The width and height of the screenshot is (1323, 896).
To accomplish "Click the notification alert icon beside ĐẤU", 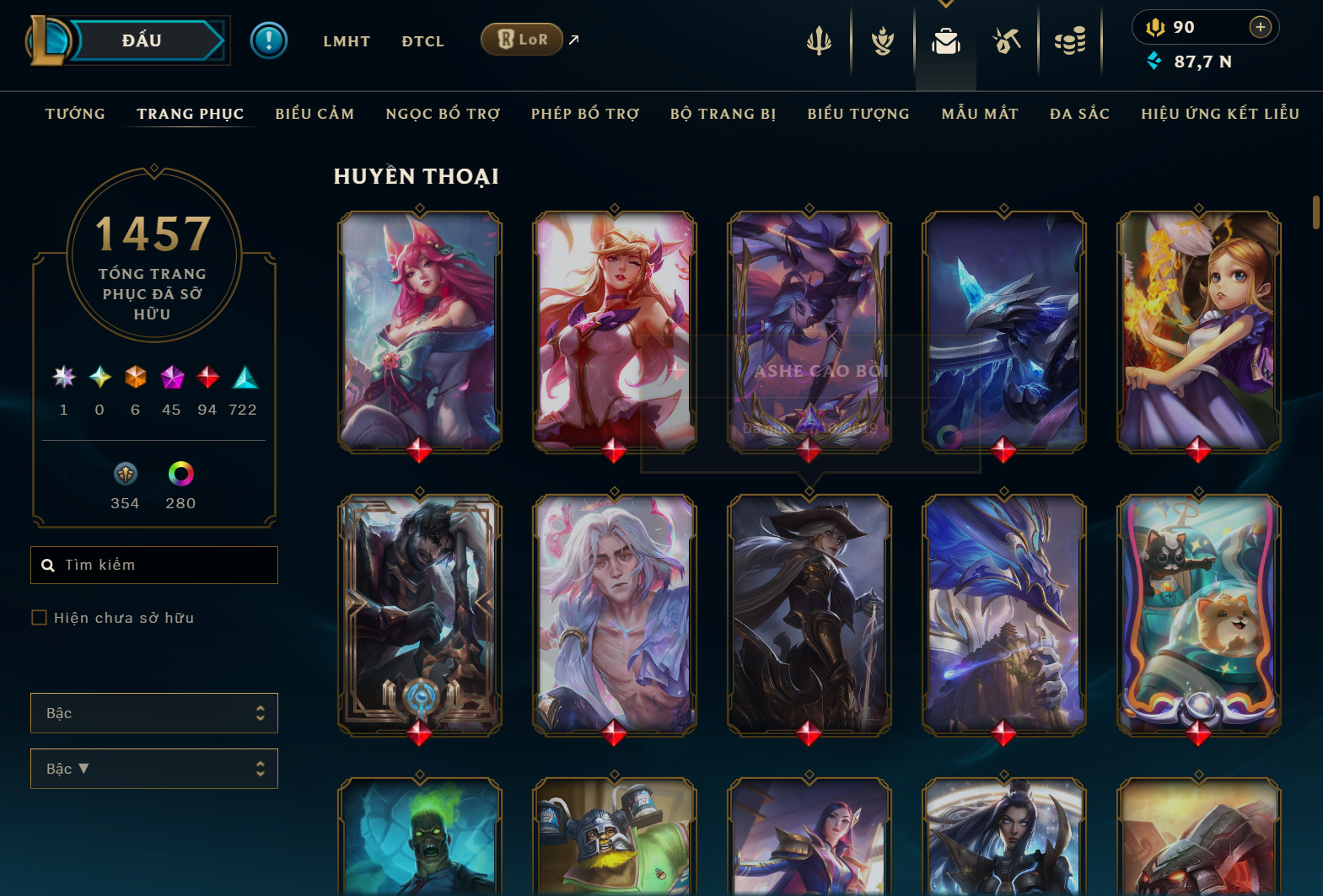I will click(269, 40).
